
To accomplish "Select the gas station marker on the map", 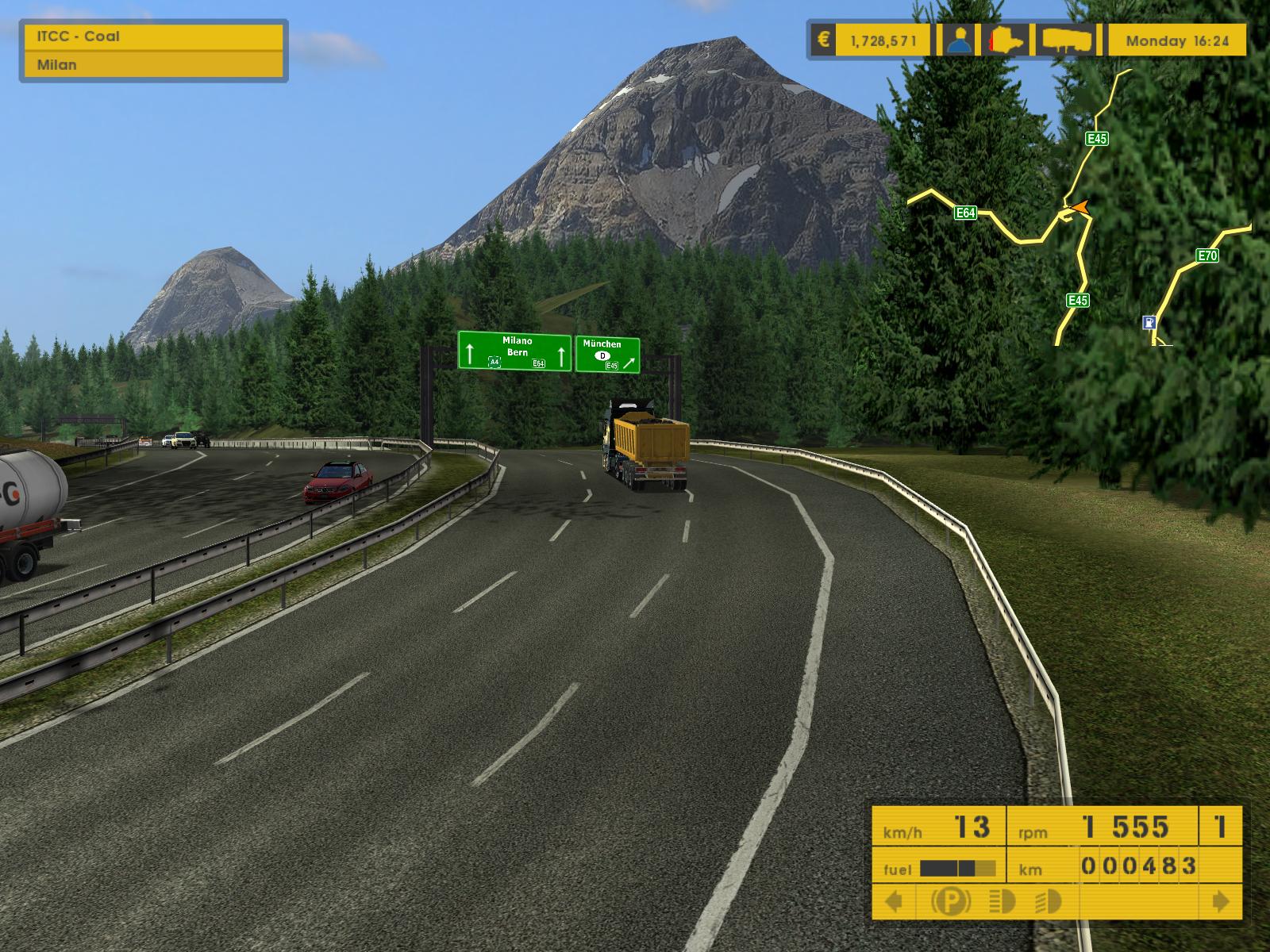I will [1147, 322].
